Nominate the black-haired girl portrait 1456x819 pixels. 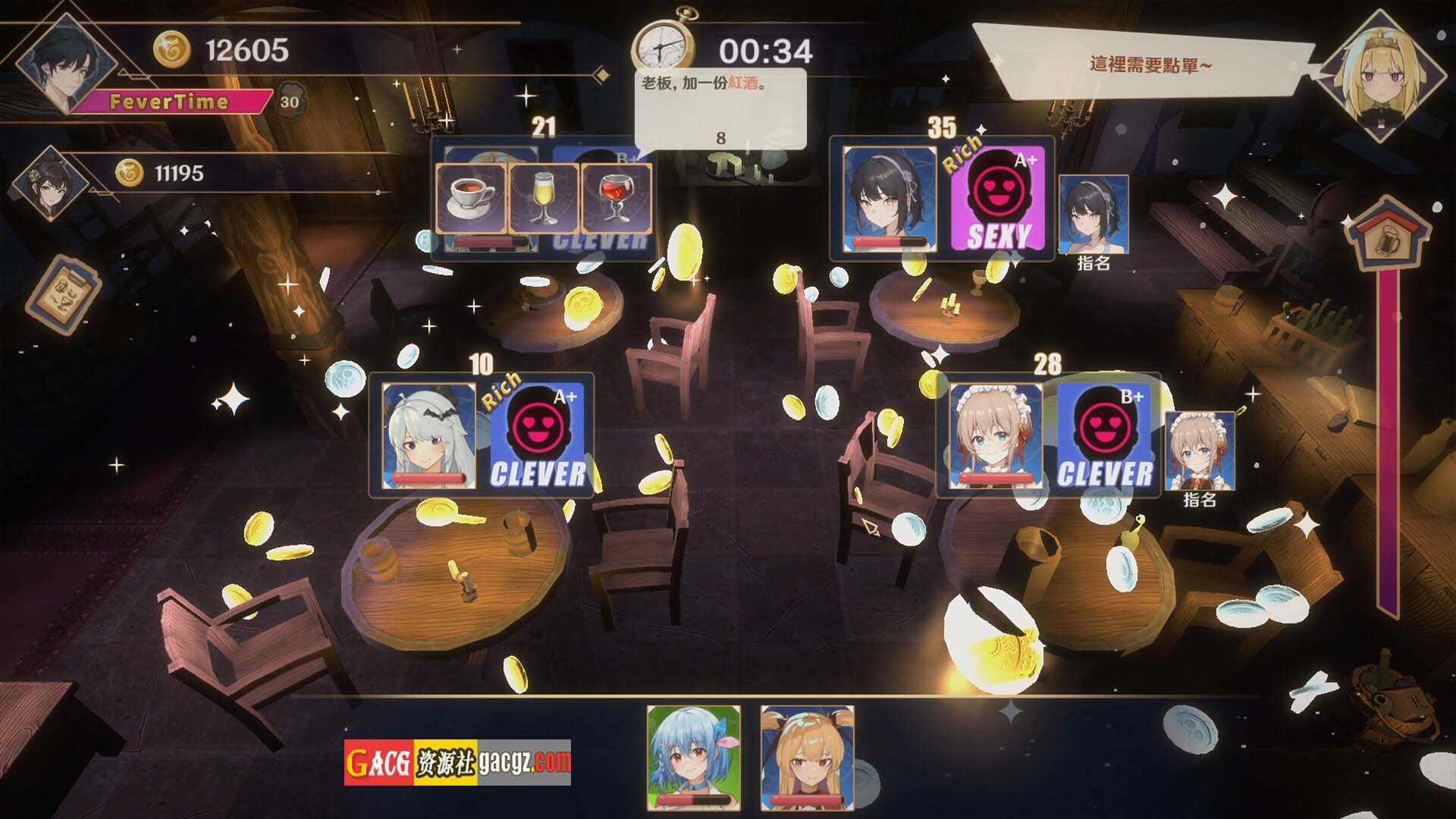tap(1093, 215)
